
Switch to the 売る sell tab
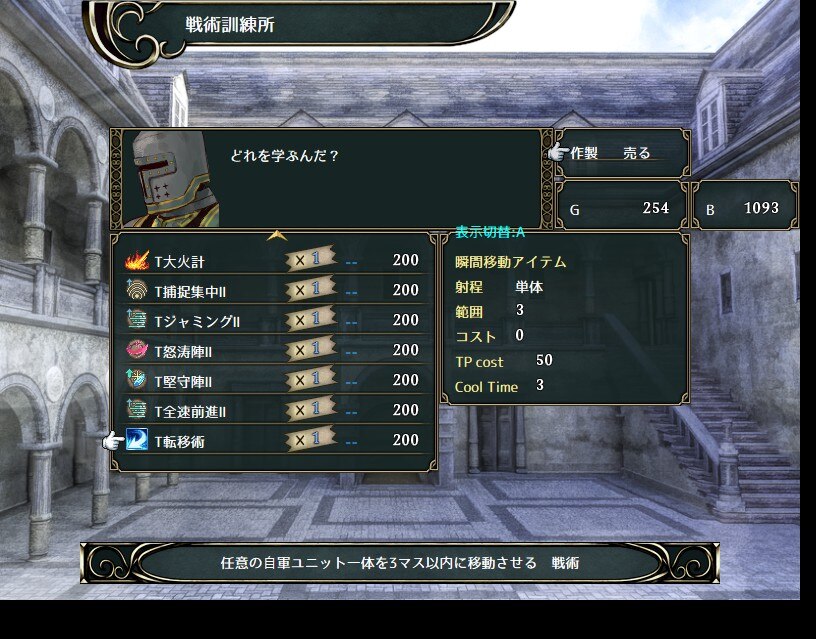(637, 153)
